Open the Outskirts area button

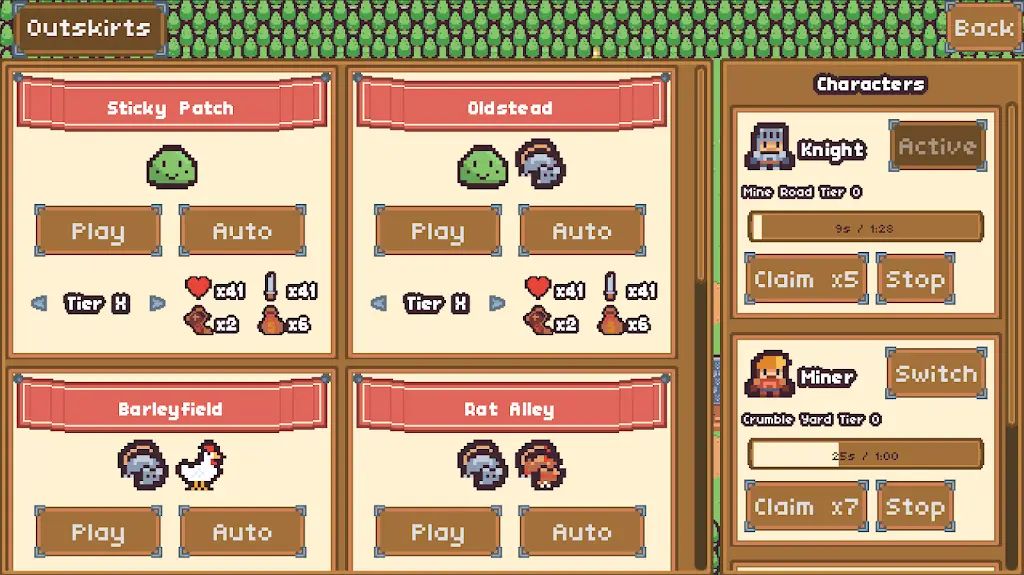(89, 28)
